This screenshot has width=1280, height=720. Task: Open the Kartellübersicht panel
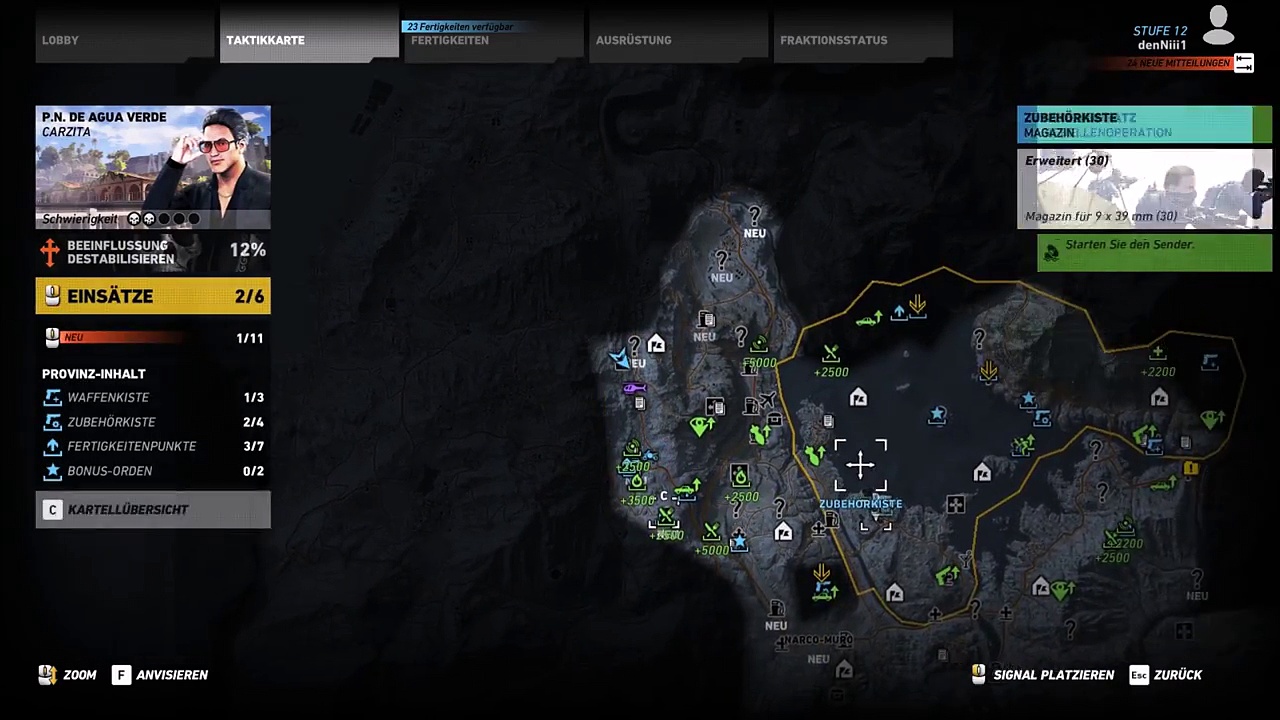pos(153,510)
